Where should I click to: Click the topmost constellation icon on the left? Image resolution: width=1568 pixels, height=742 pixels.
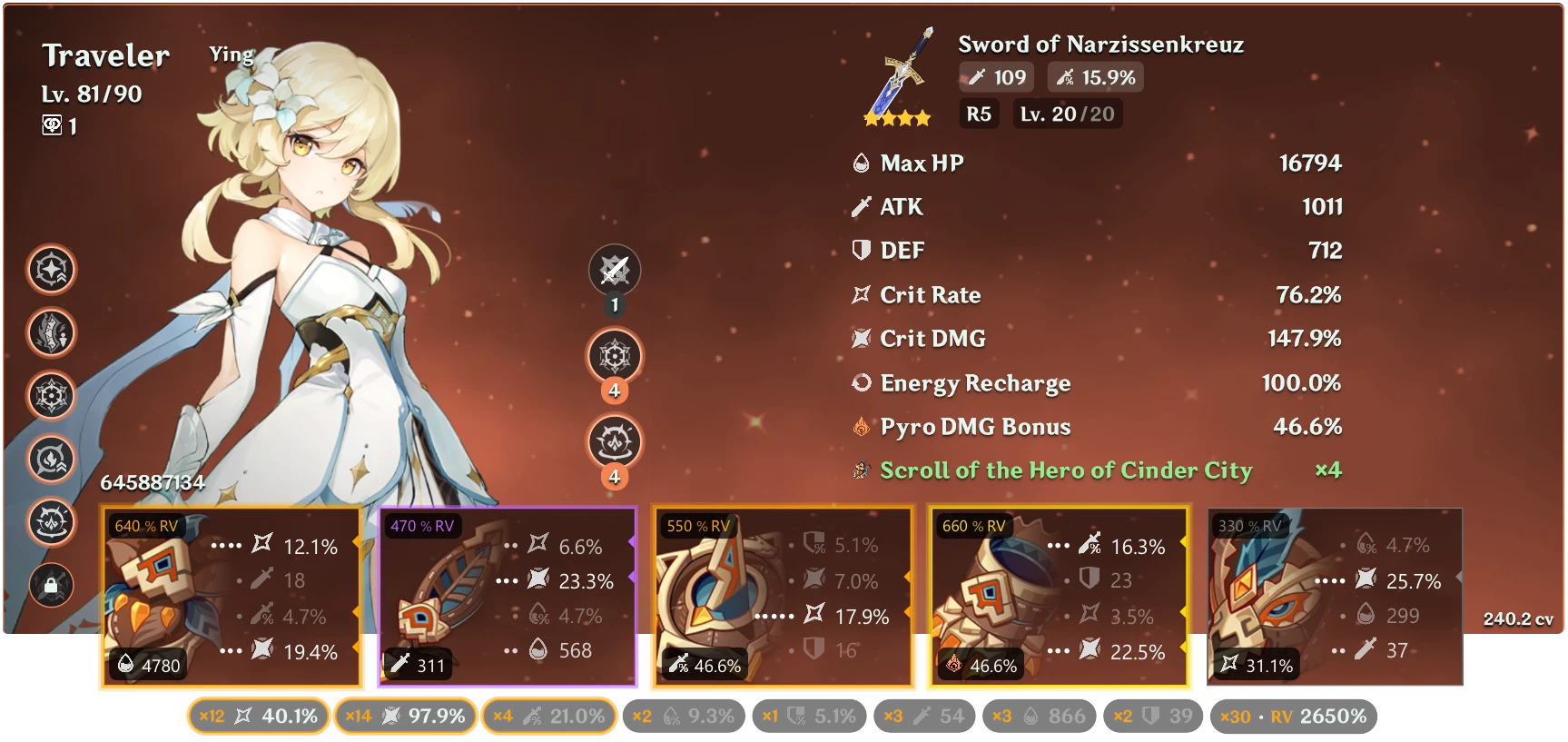click(x=52, y=270)
